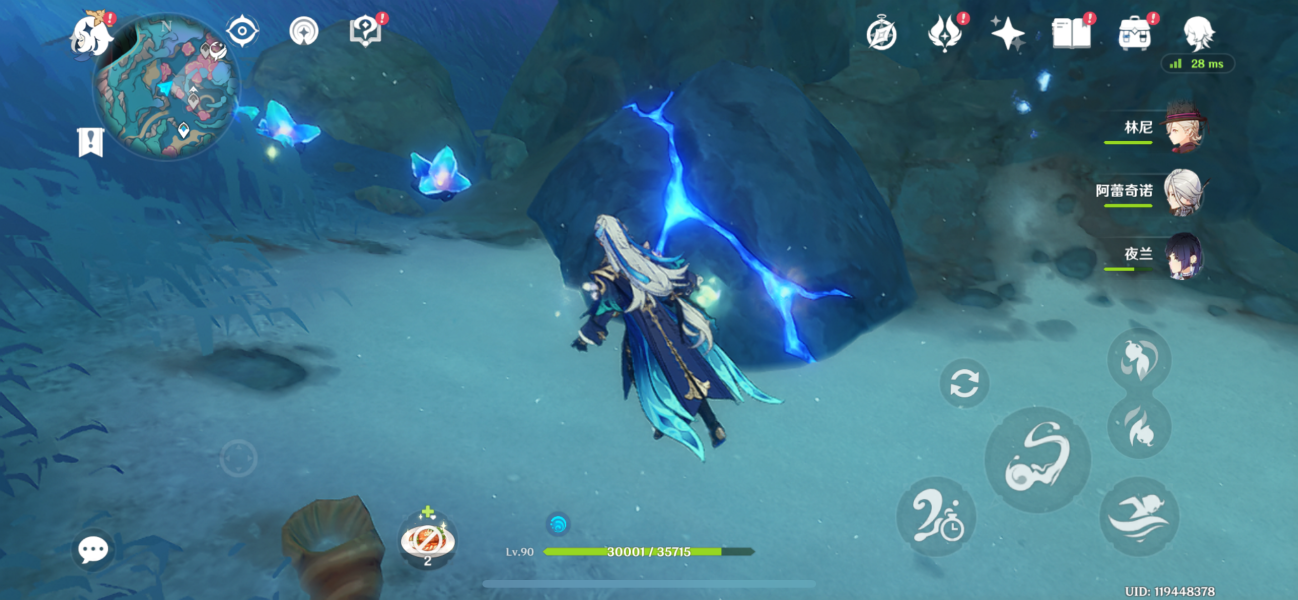Viewport: 1298px width, 600px height.
Task: Open the target crosshair icon beside the minimap
Action: [242, 32]
